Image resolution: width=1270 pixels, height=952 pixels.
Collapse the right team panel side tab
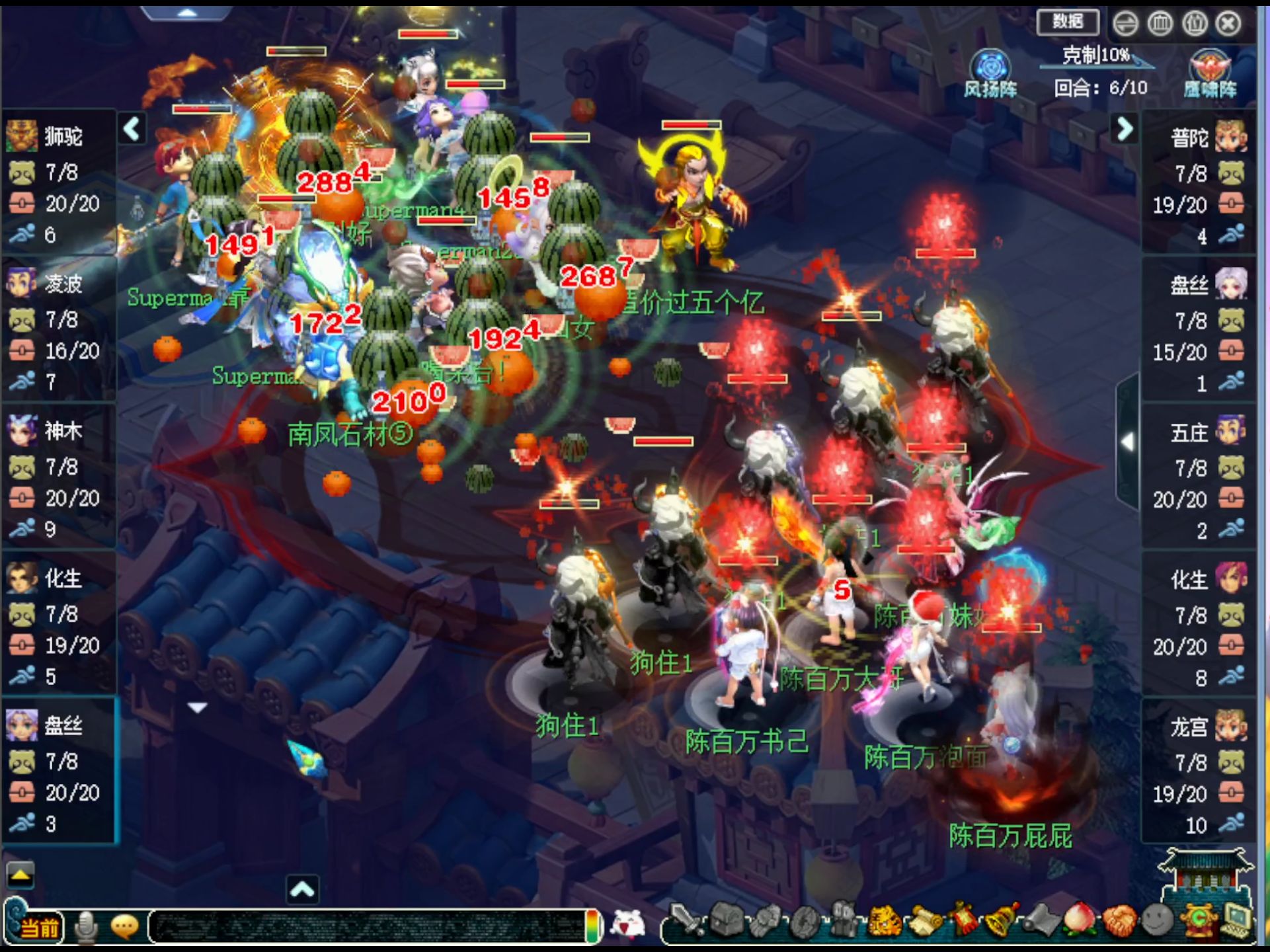(x=1127, y=442)
